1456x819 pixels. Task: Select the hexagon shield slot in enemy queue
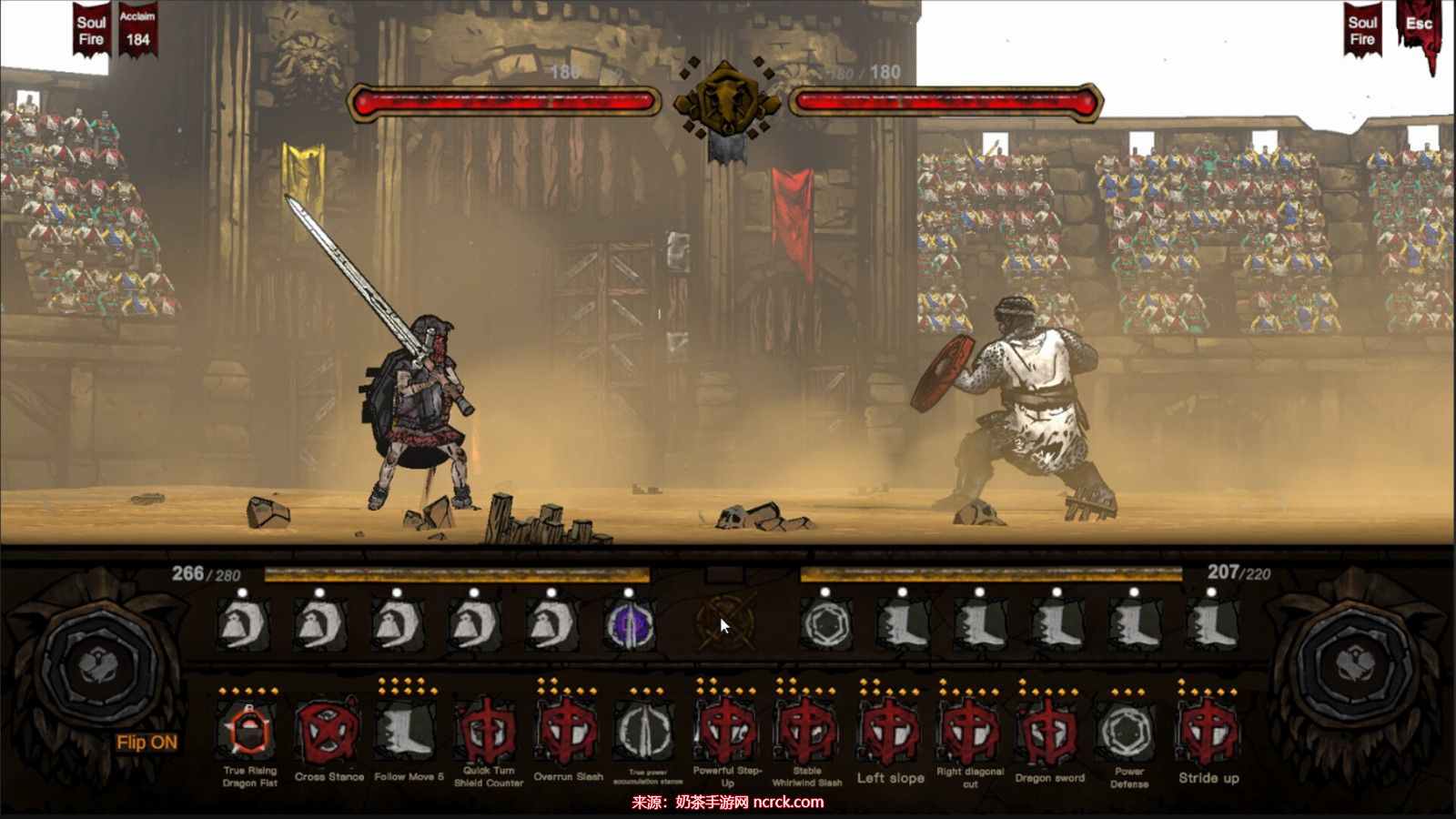826,626
